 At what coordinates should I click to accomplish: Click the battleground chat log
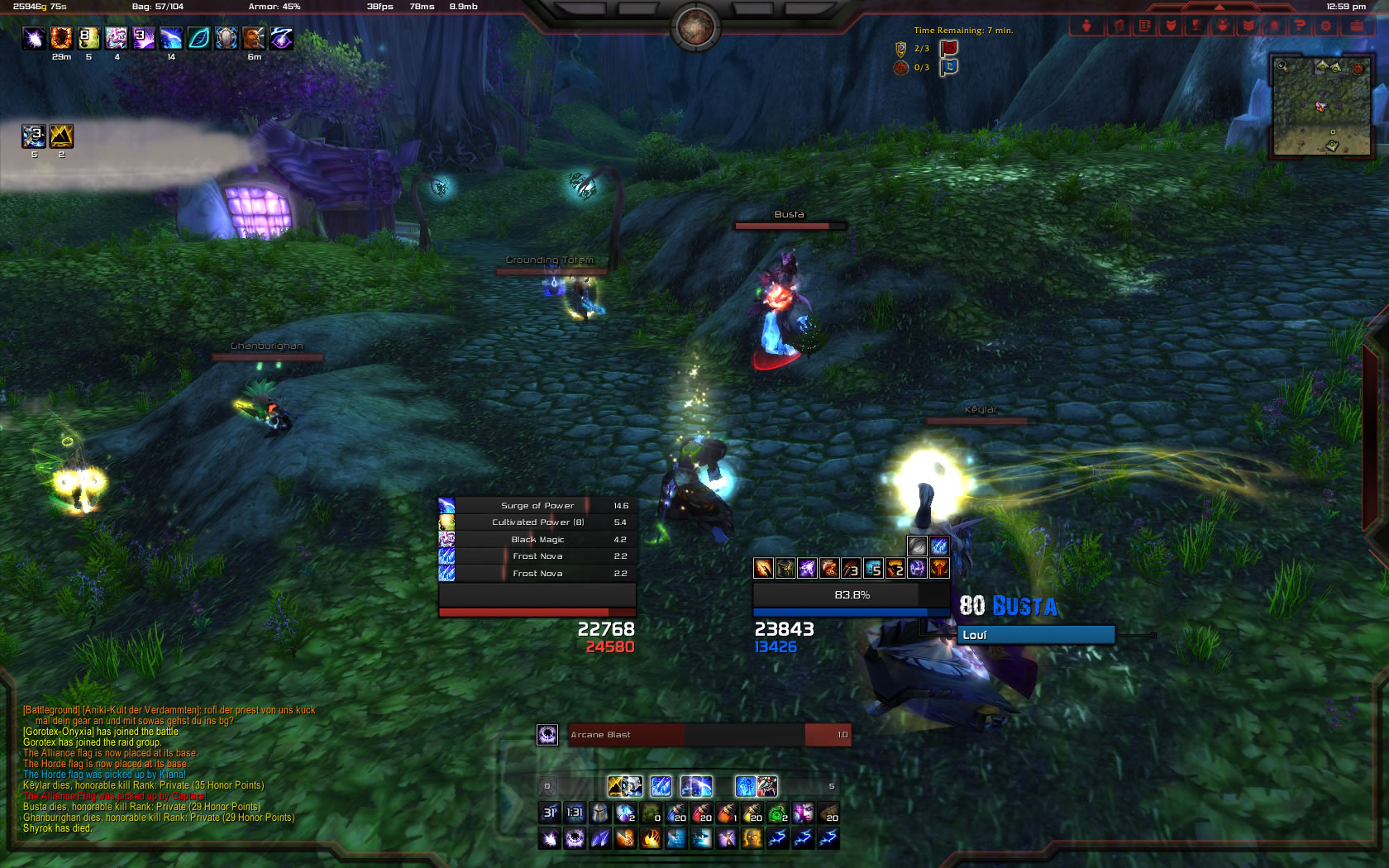[x=165, y=769]
